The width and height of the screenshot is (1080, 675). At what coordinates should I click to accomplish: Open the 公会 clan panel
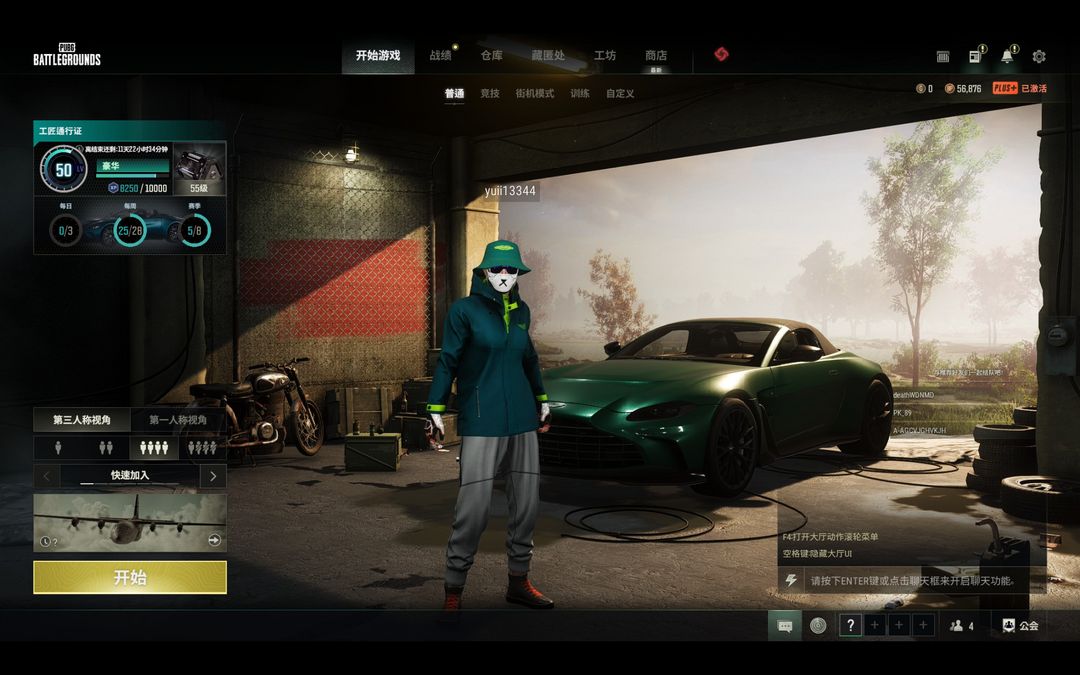[x=1021, y=626]
